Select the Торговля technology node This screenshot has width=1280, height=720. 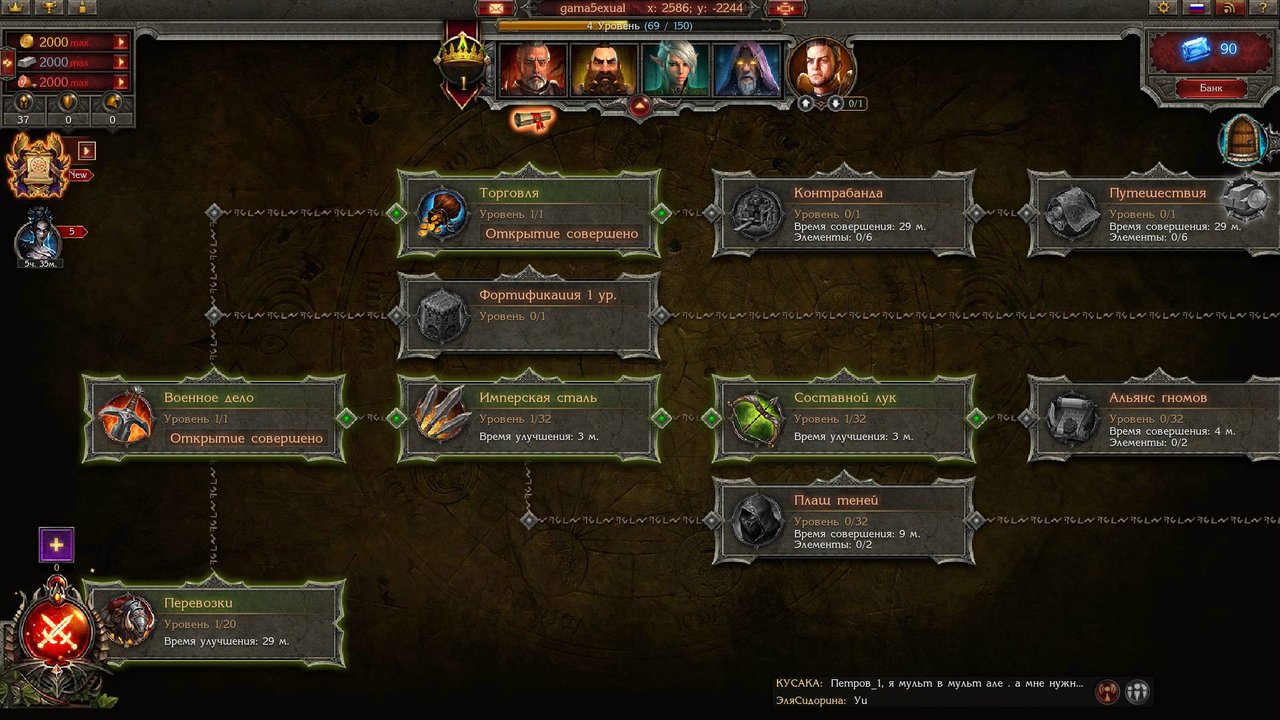[x=529, y=213]
